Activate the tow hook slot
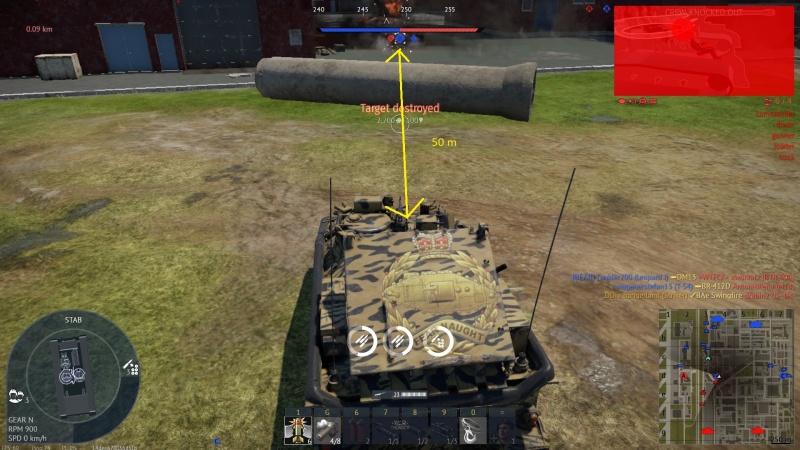This screenshot has height=450, width=800. tap(473, 428)
